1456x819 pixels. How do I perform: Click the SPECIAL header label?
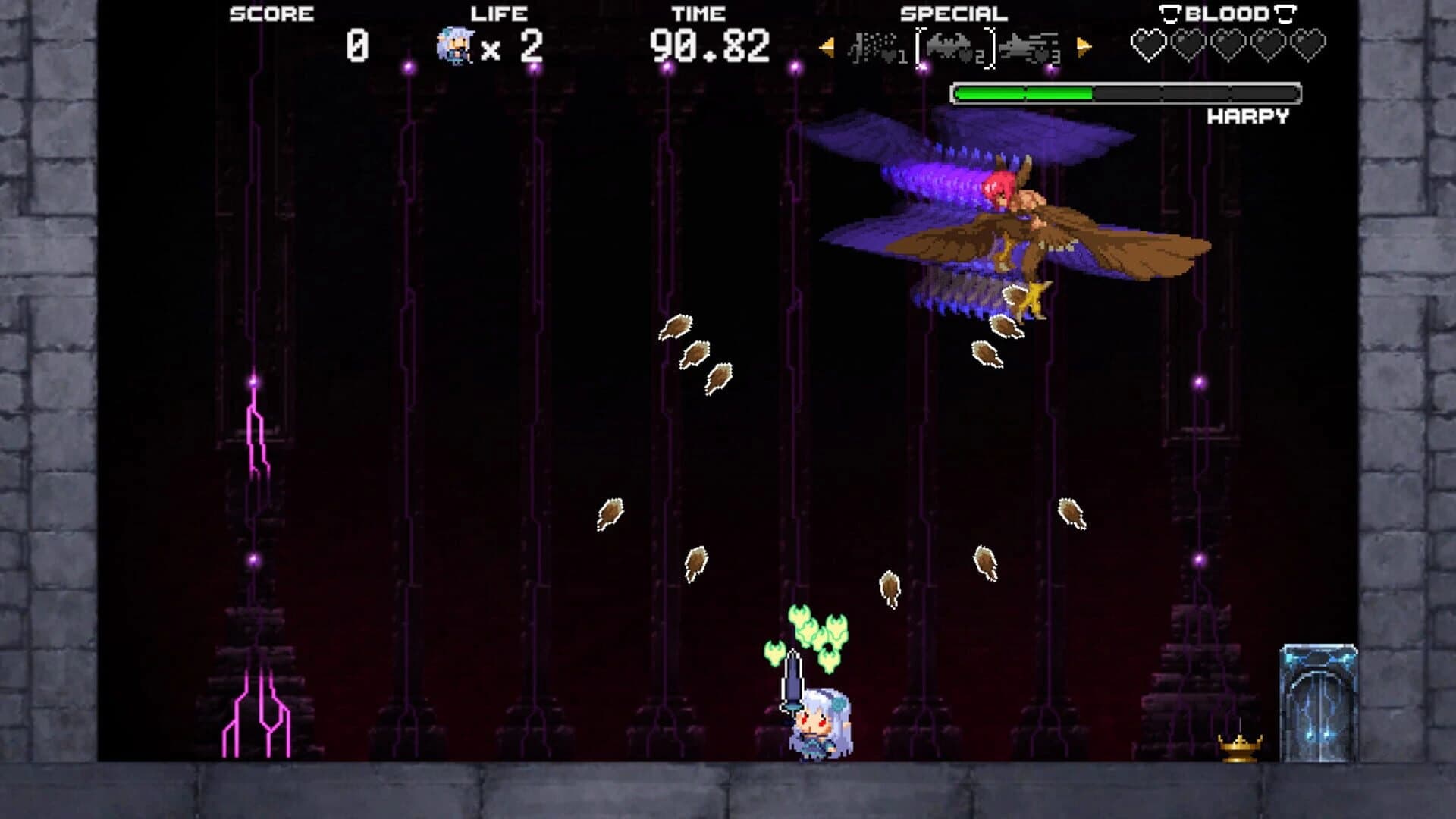coord(953,13)
